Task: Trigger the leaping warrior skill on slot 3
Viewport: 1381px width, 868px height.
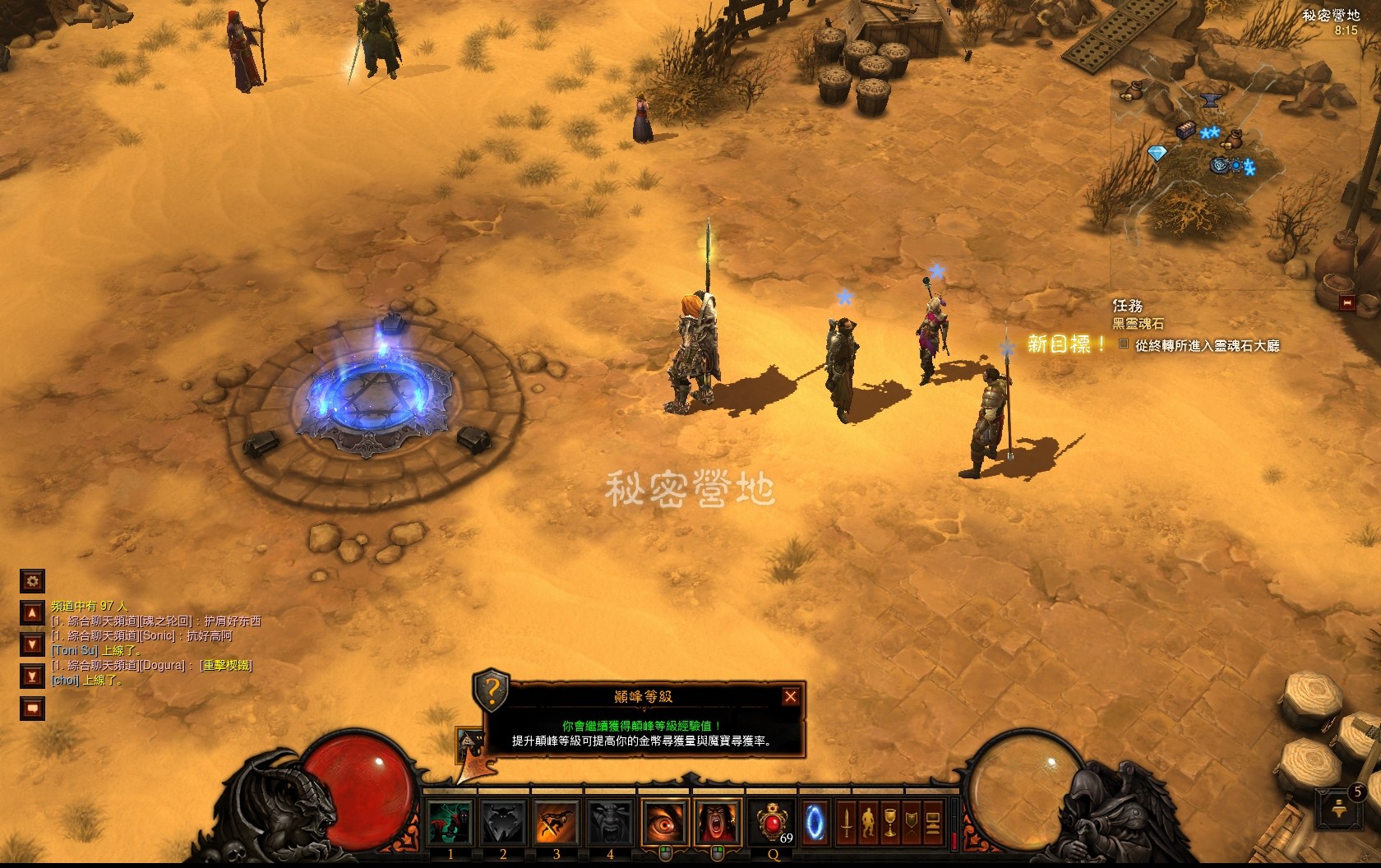Action: point(557,821)
